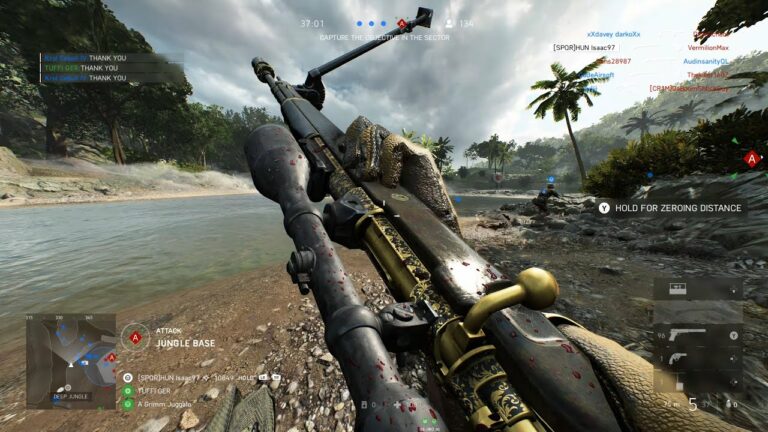Click the objective A marker in top bar
The width and height of the screenshot is (768, 432).
click(x=401, y=22)
